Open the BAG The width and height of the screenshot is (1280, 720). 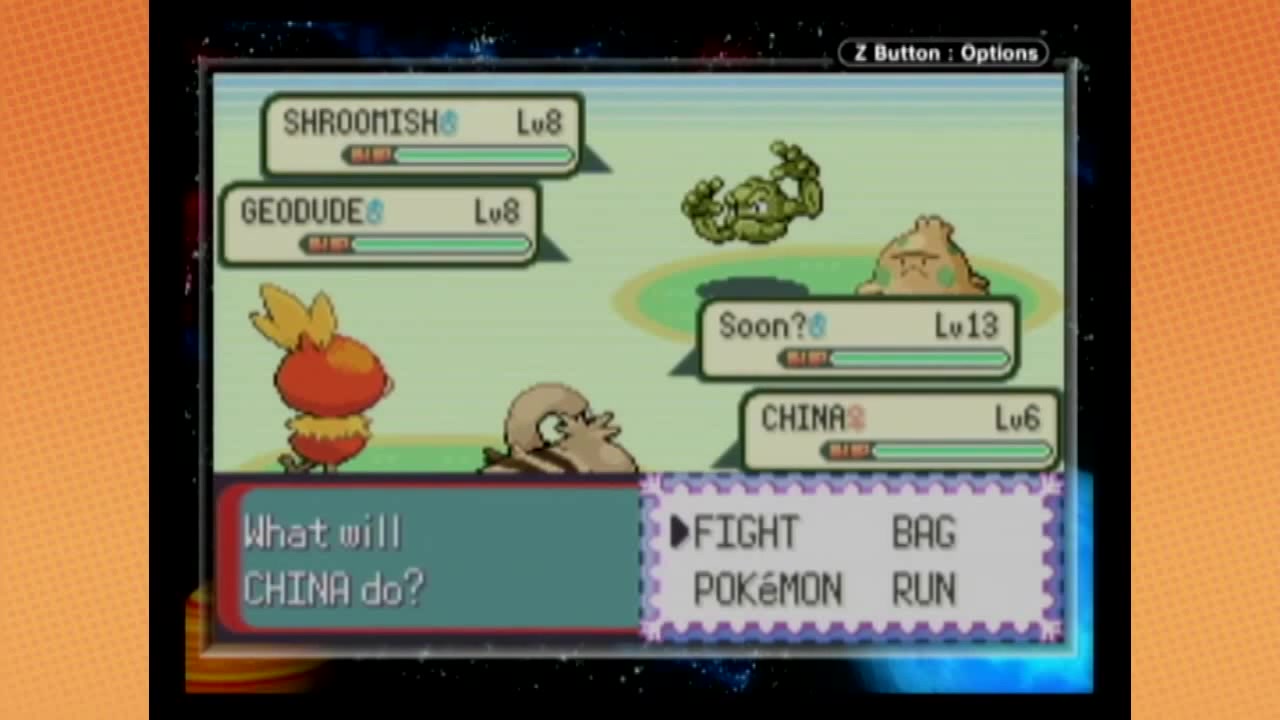[923, 533]
